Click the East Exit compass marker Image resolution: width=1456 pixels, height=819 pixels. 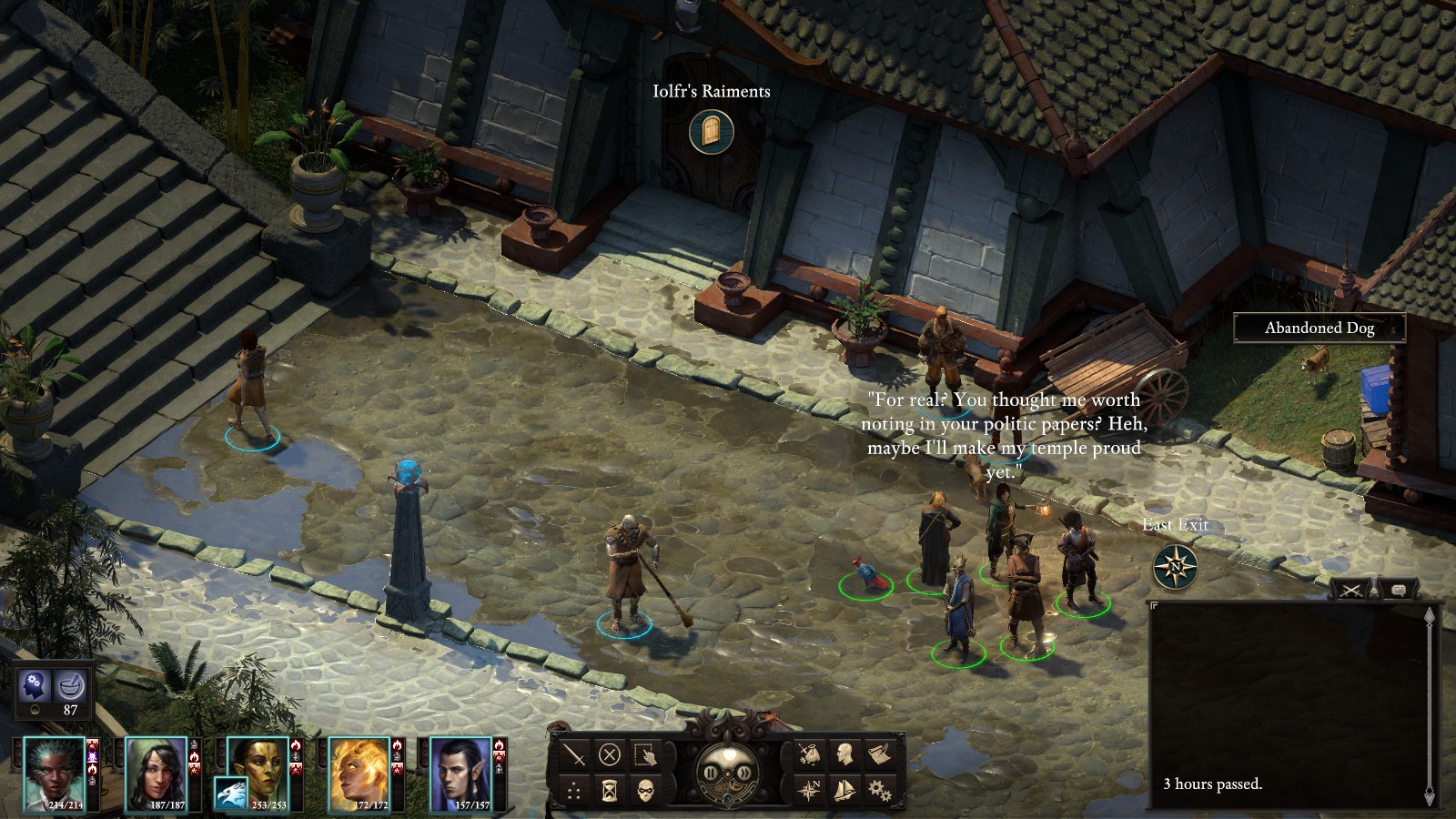pos(1175,567)
